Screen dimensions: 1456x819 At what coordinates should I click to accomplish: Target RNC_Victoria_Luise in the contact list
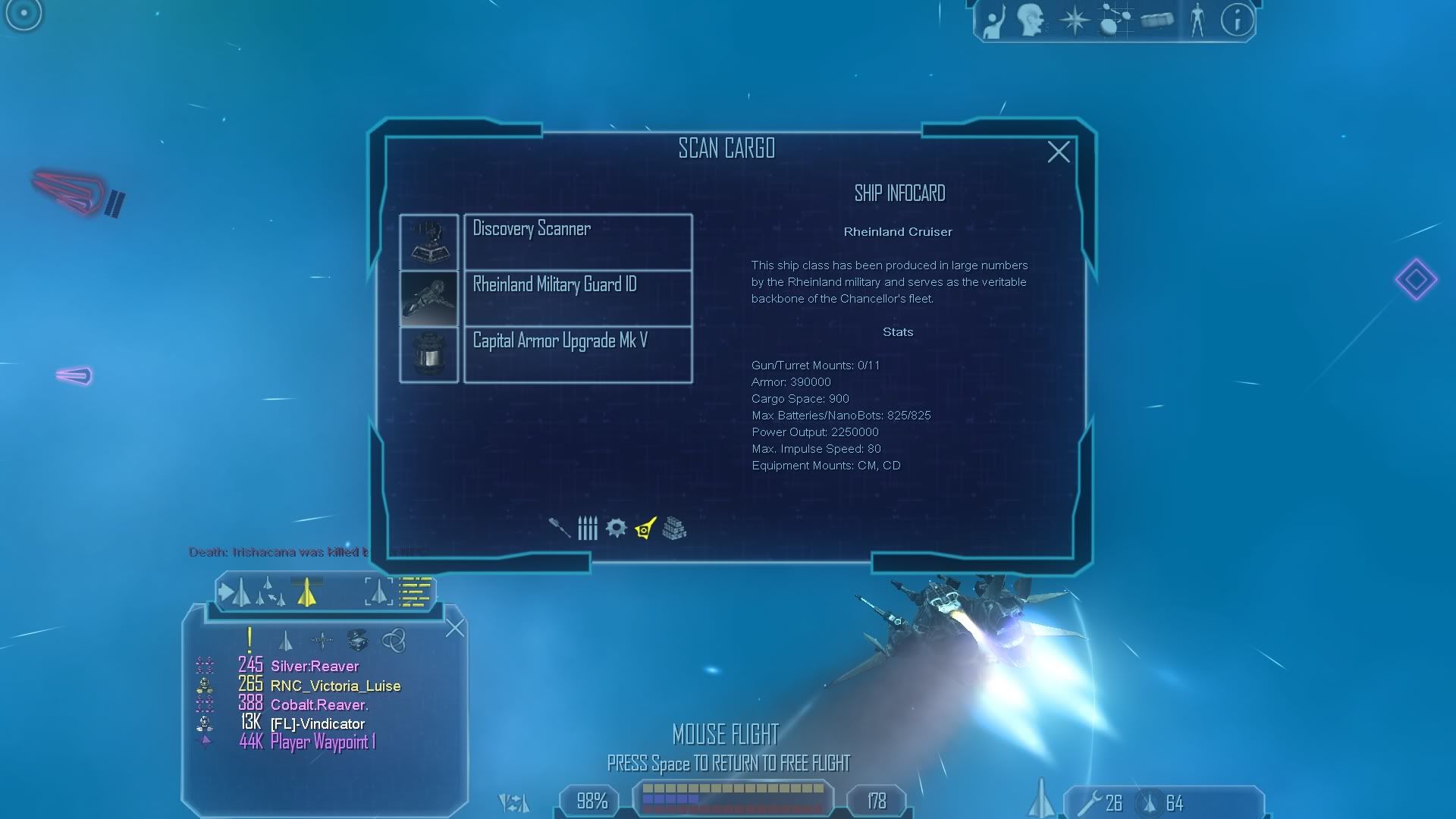pyautogui.click(x=335, y=686)
